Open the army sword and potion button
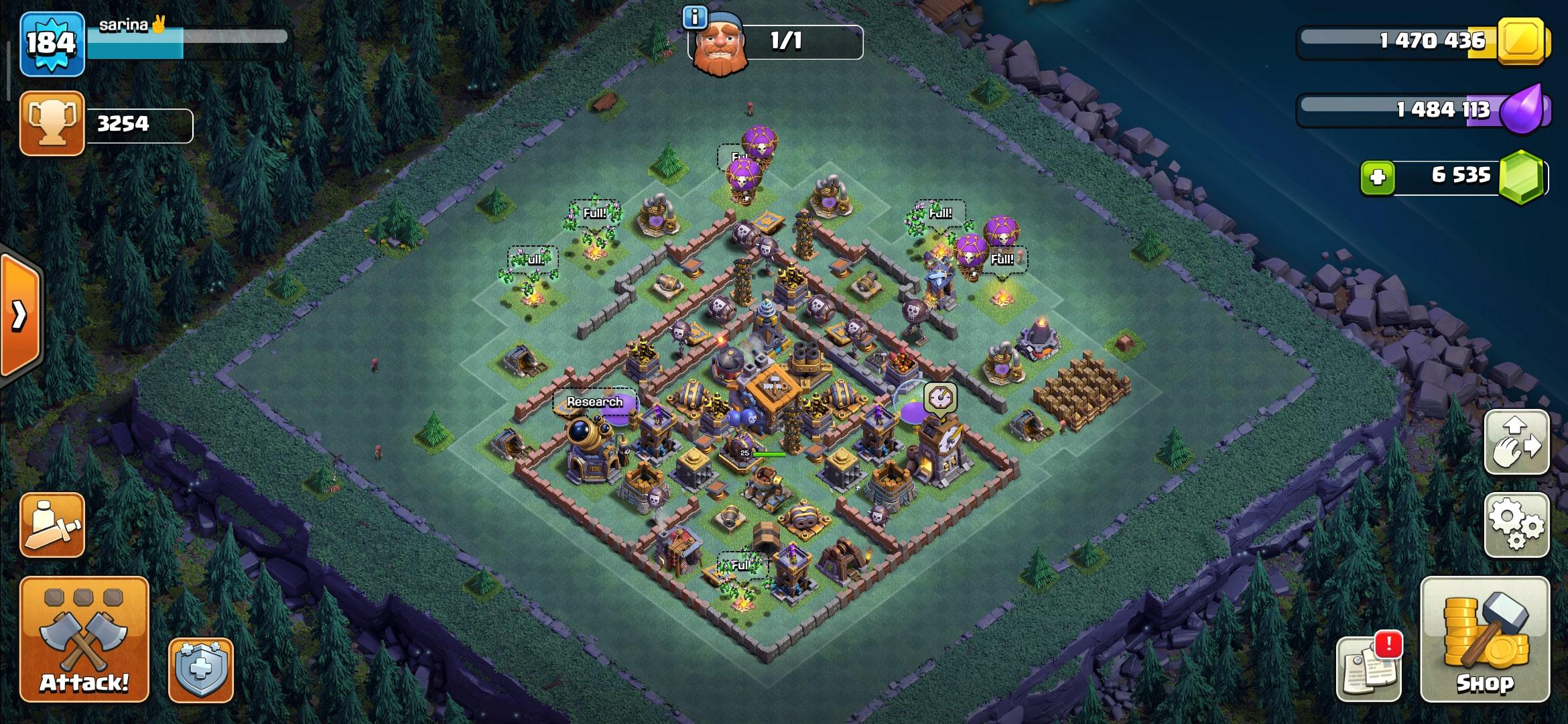The image size is (1568, 724). pyautogui.click(x=52, y=525)
